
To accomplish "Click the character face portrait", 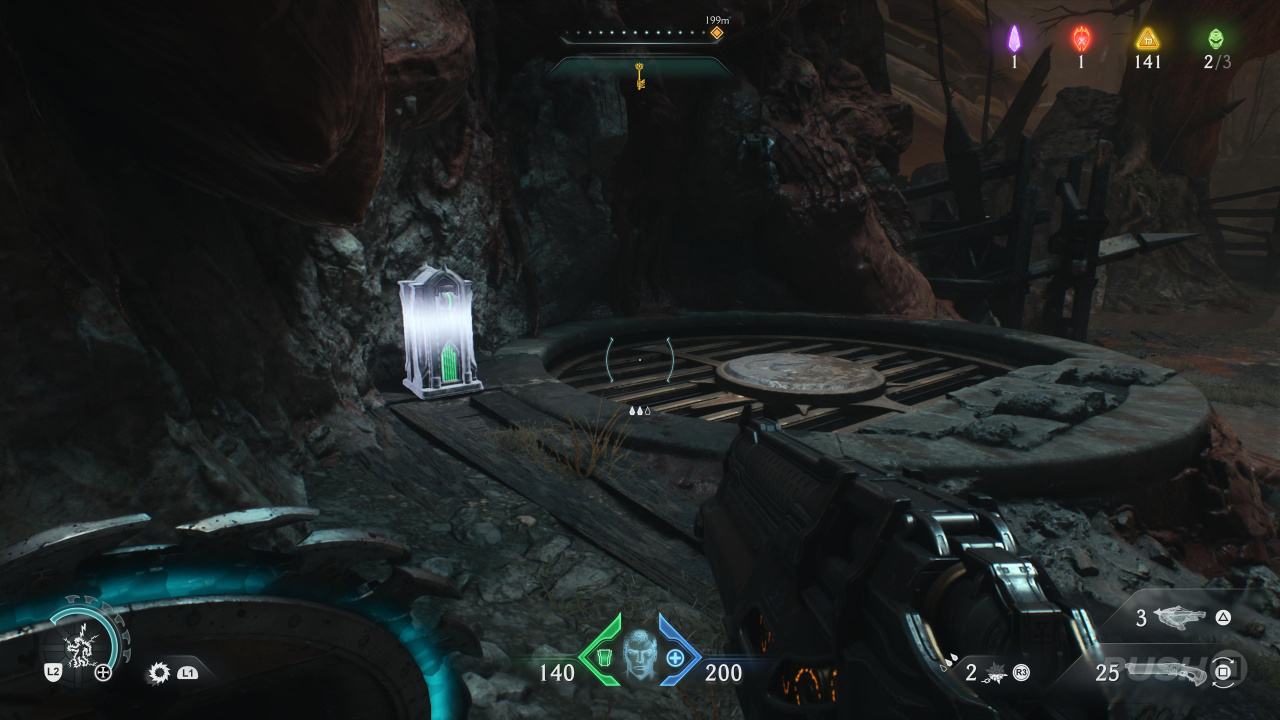I will (x=639, y=656).
